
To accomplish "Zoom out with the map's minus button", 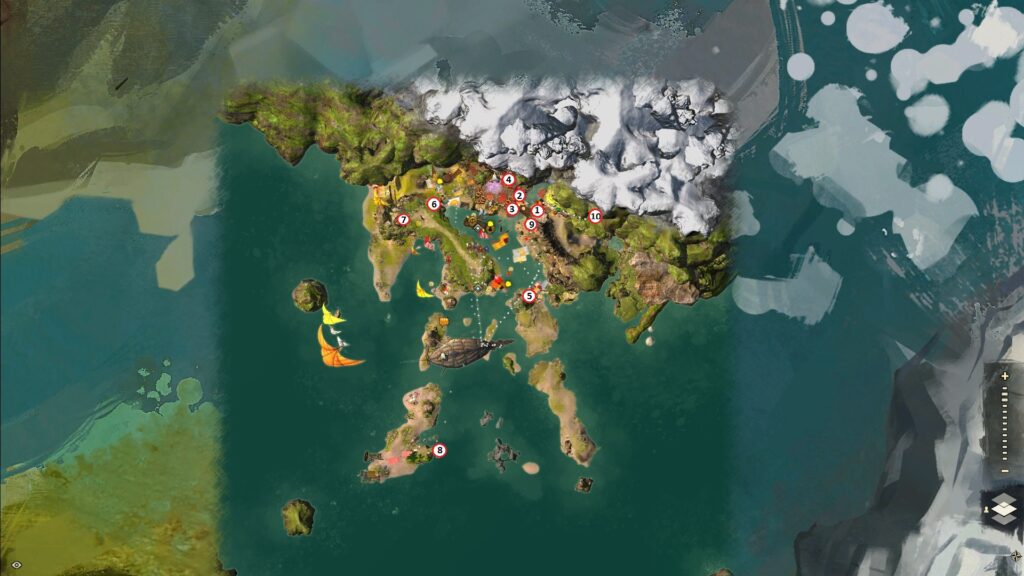I will click(1004, 471).
